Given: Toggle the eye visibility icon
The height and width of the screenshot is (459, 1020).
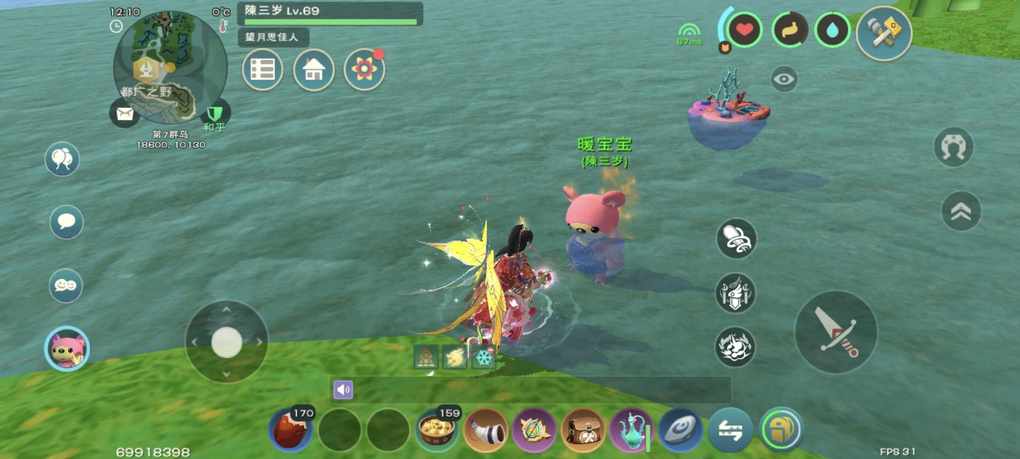Looking at the screenshot, I should [784, 80].
